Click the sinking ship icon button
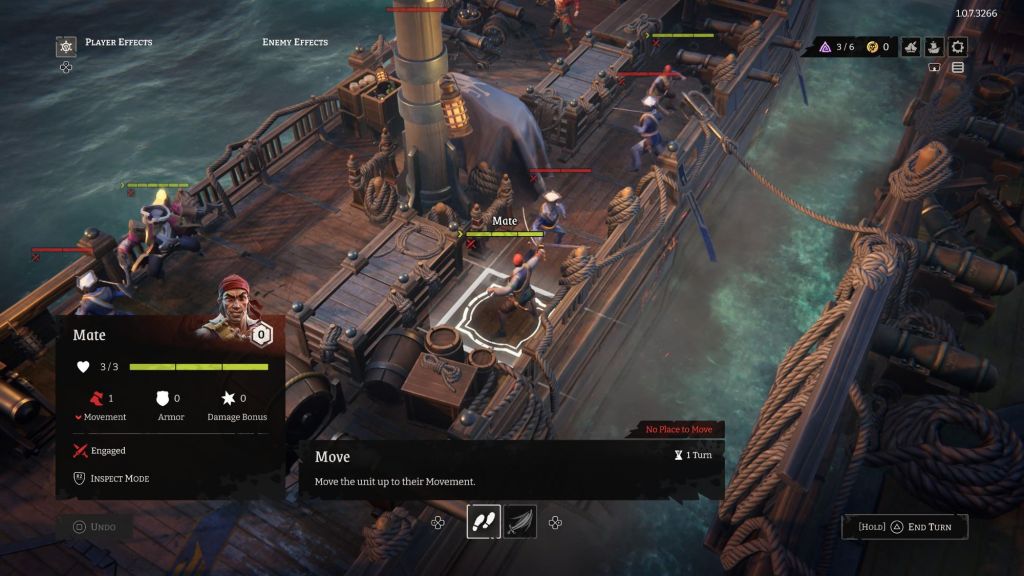Viewport: 1024px width, 576px height. point(910,47)
